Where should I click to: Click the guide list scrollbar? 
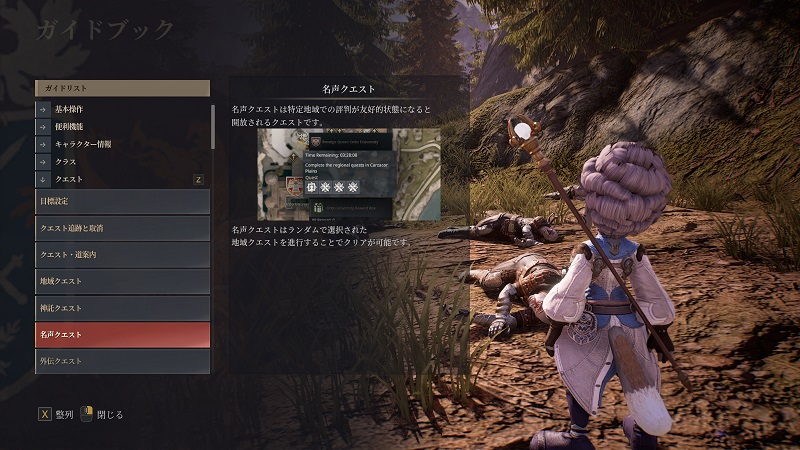213,125
